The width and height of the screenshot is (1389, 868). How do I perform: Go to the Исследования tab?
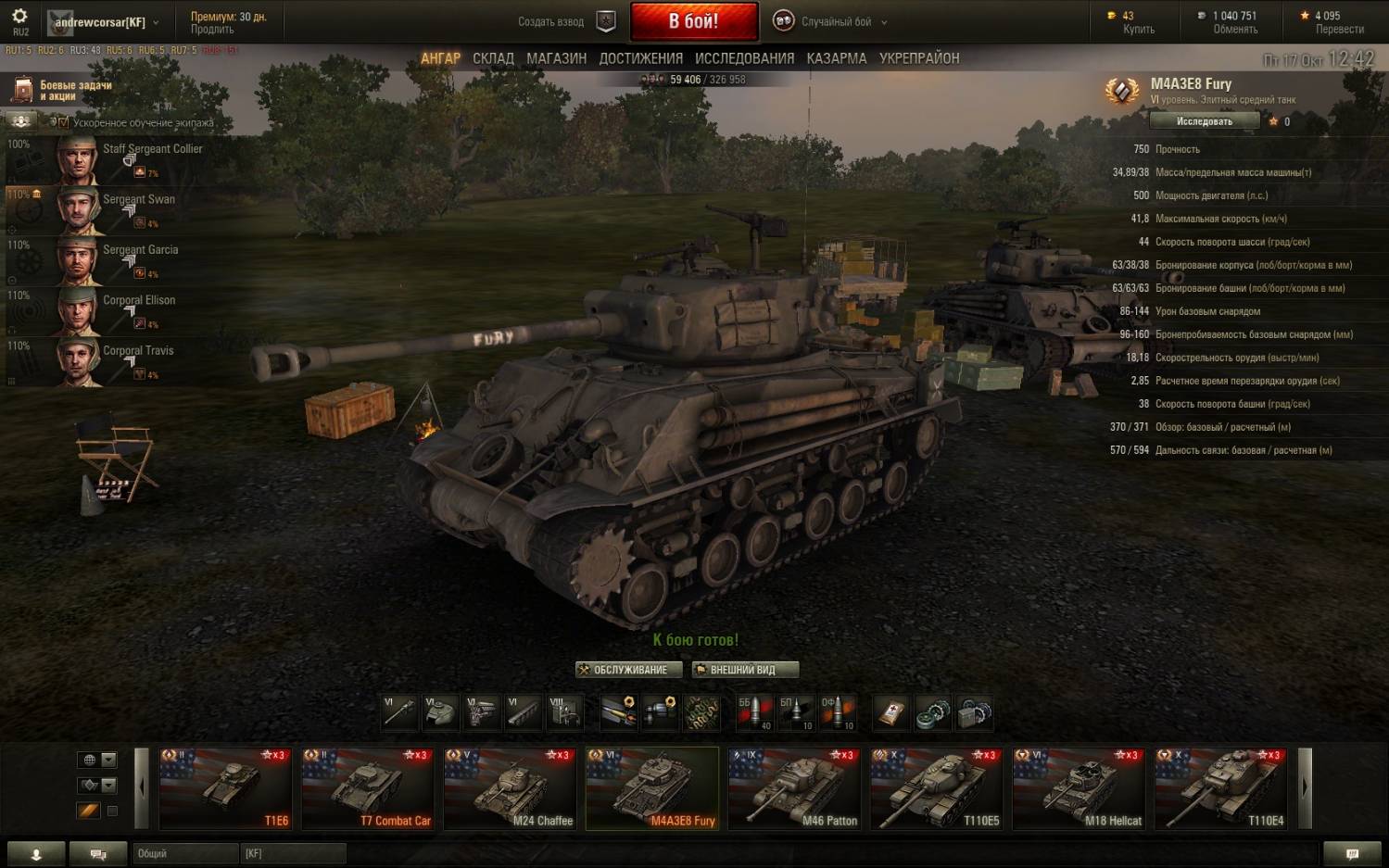coord(744,58)
